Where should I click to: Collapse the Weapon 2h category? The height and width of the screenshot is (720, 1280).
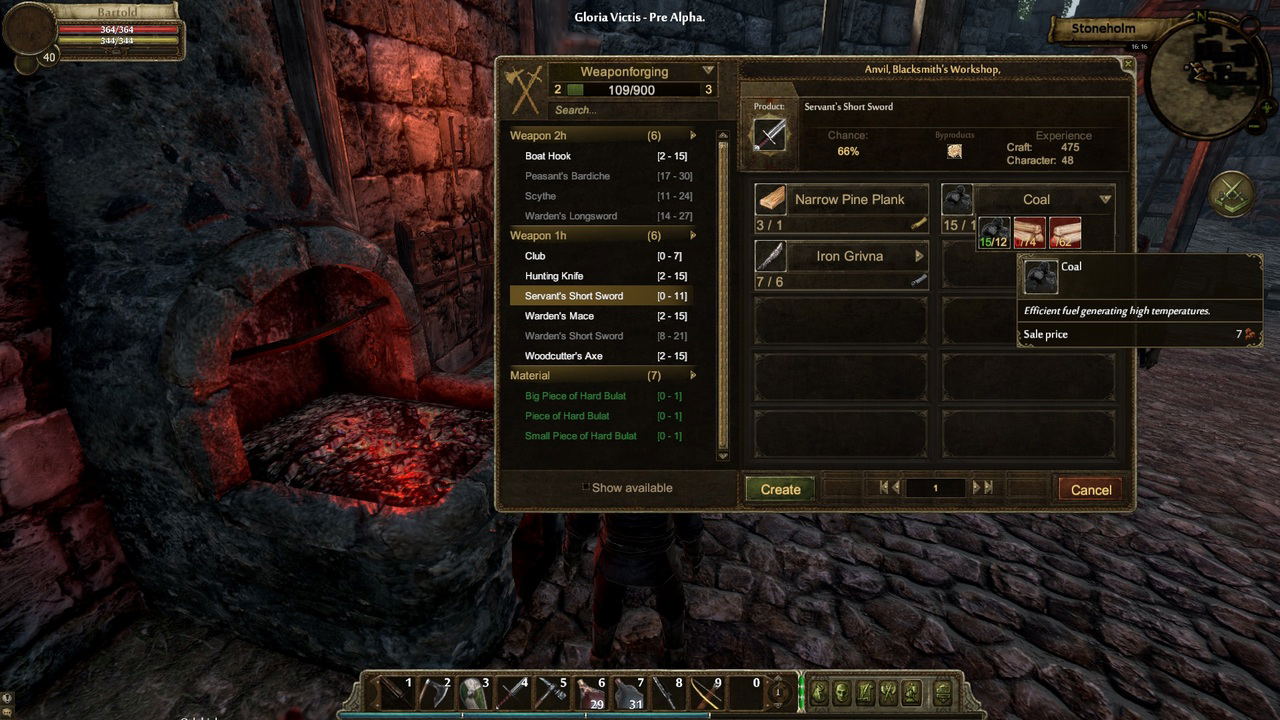click(x=692, y=136)
